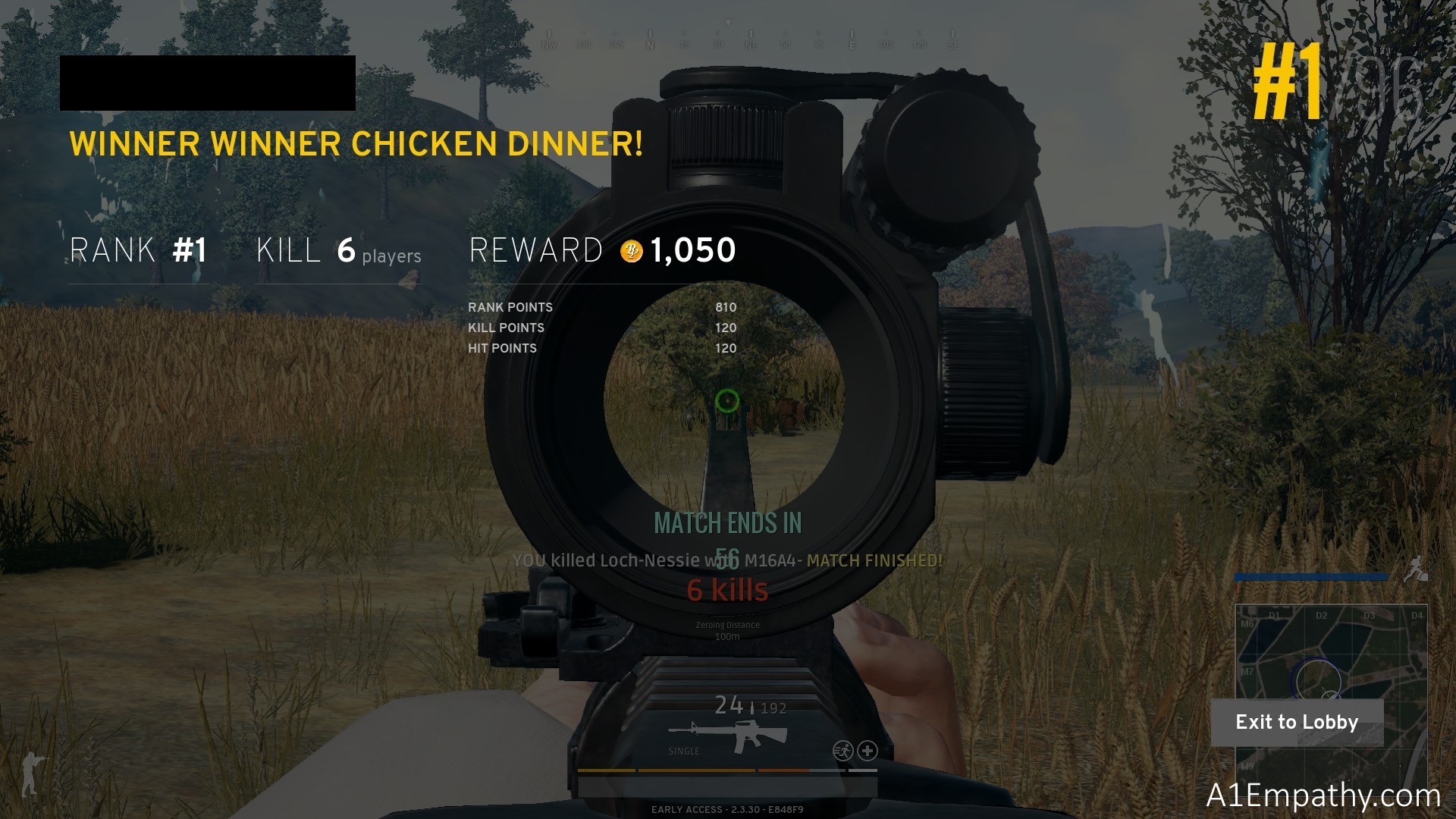Click the RP coin icon next to the 1,050 reward
The height and width of the screenshot is (819, 1456).
632,249
